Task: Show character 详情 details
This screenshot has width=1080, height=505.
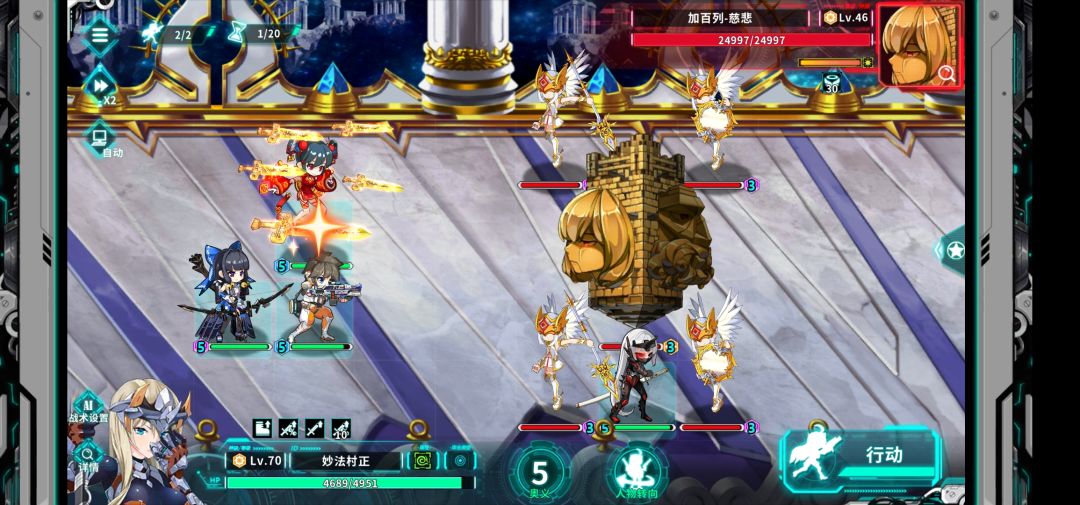Action: pos(87,456)
